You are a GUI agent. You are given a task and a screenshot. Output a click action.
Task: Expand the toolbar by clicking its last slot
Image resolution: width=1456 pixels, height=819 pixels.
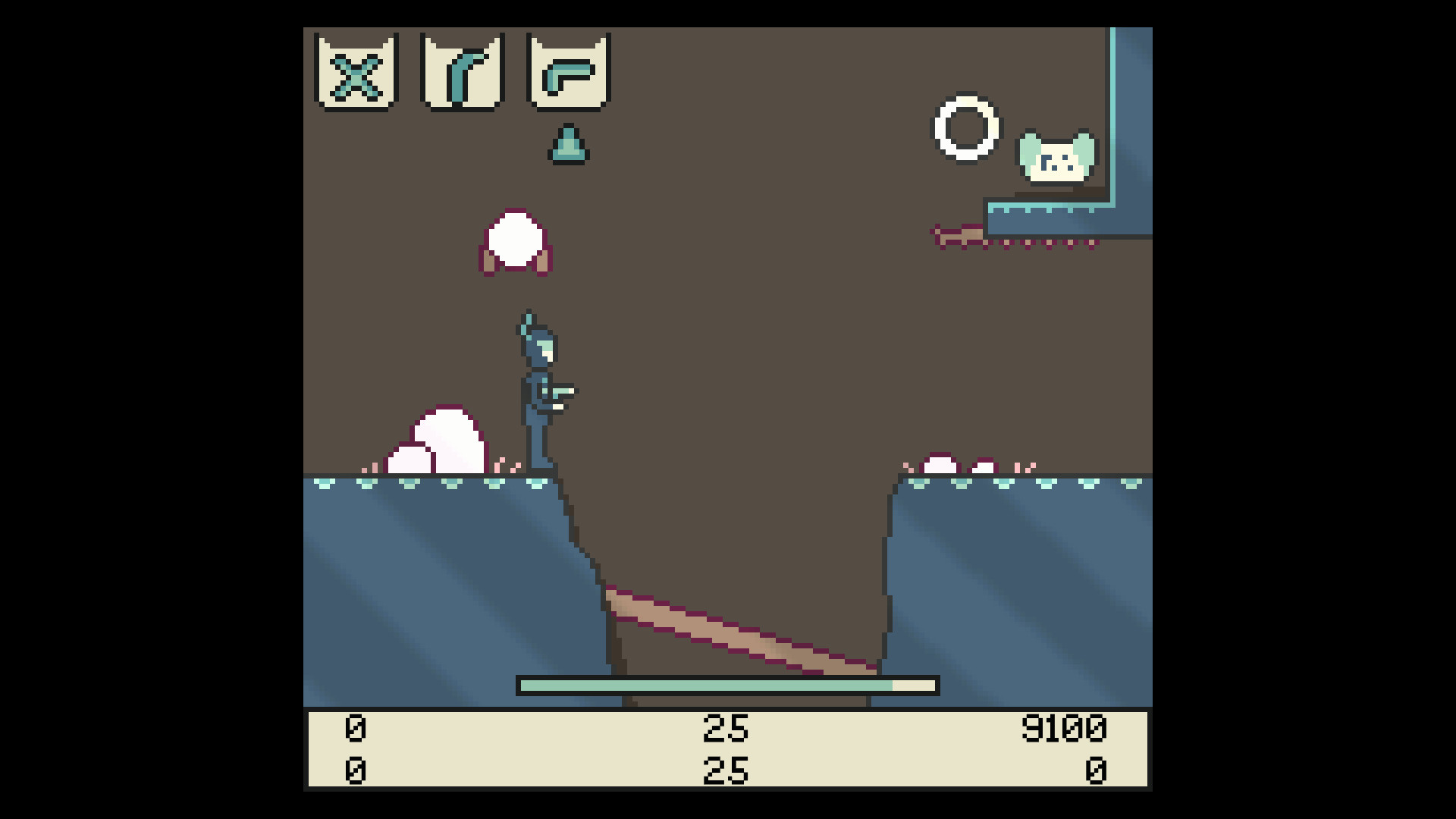tap(568, 74)
